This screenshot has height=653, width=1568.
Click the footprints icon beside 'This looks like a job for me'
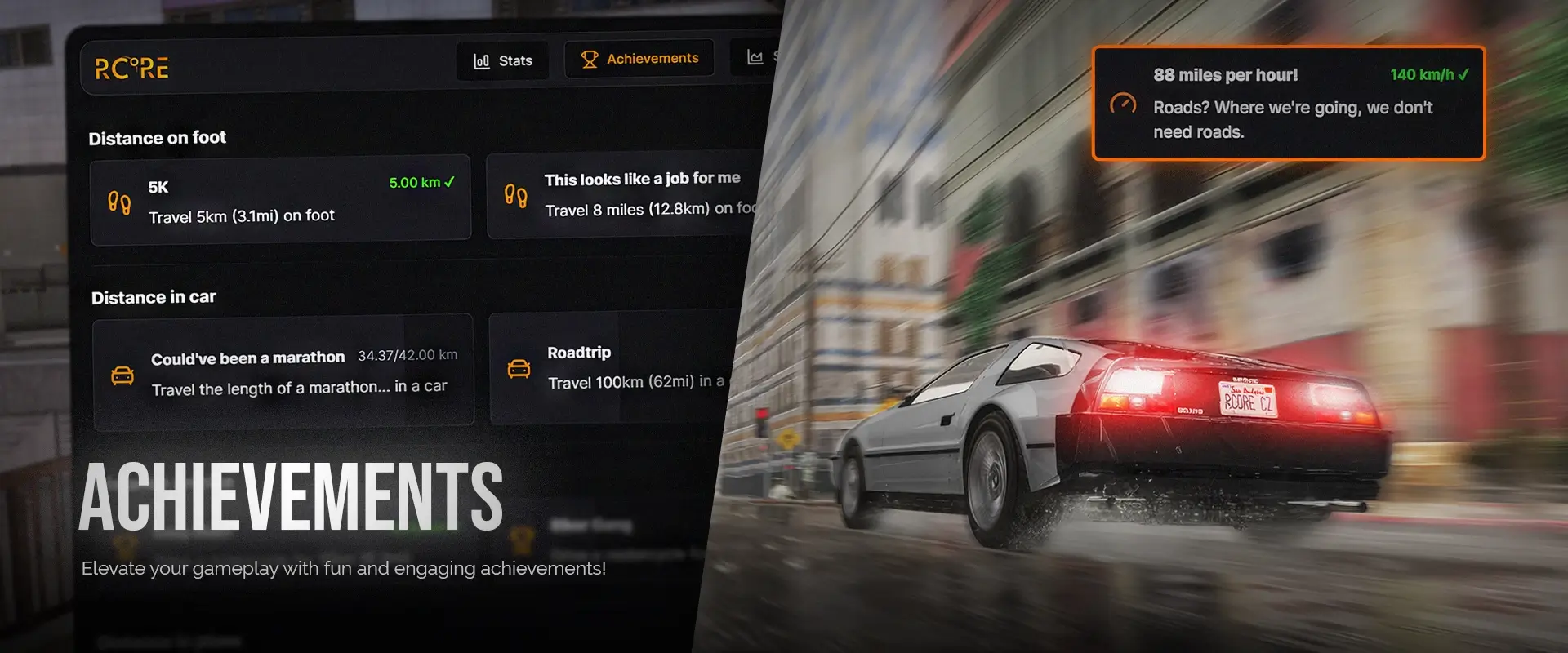point(514,195)
